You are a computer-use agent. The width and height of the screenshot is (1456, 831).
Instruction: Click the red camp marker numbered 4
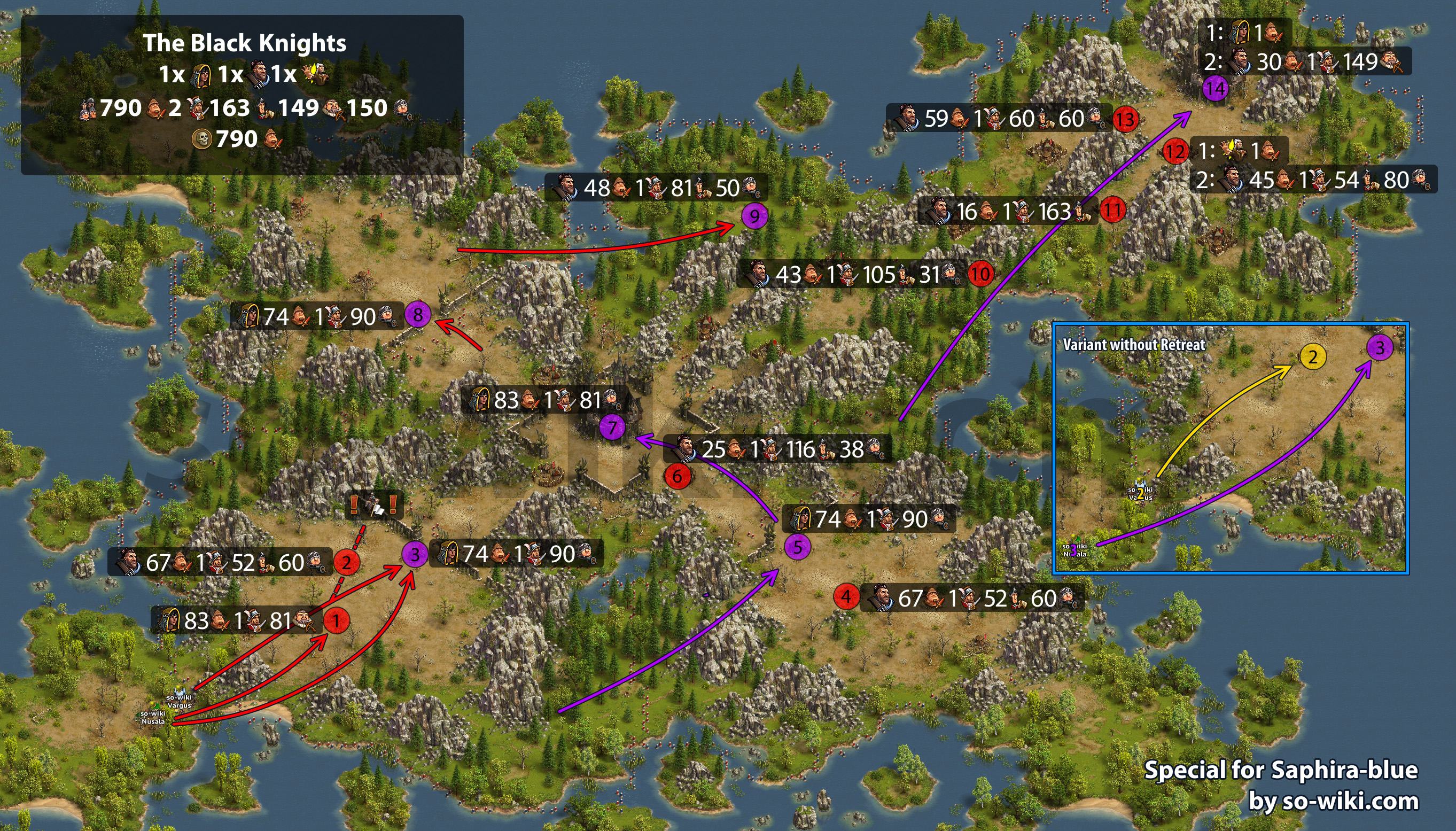[x=846, y=597]
